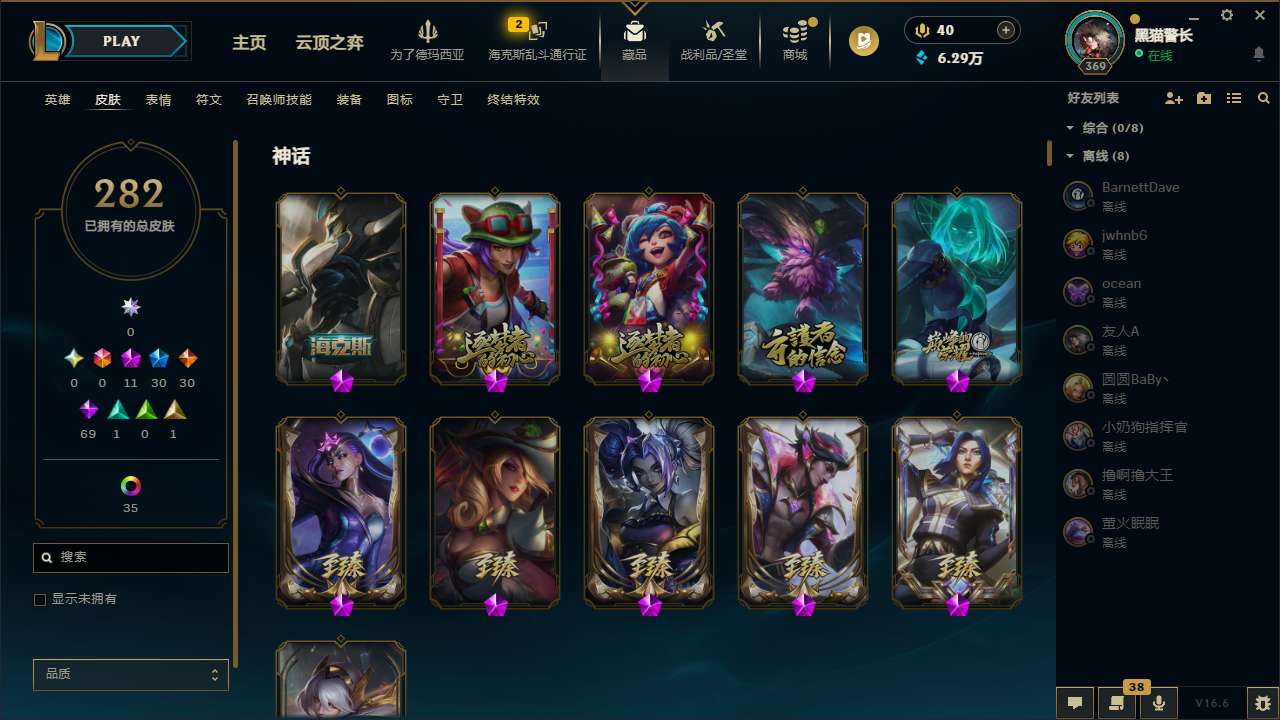Collapse the 离线 (8) friends group

(x=1070, y=155)
